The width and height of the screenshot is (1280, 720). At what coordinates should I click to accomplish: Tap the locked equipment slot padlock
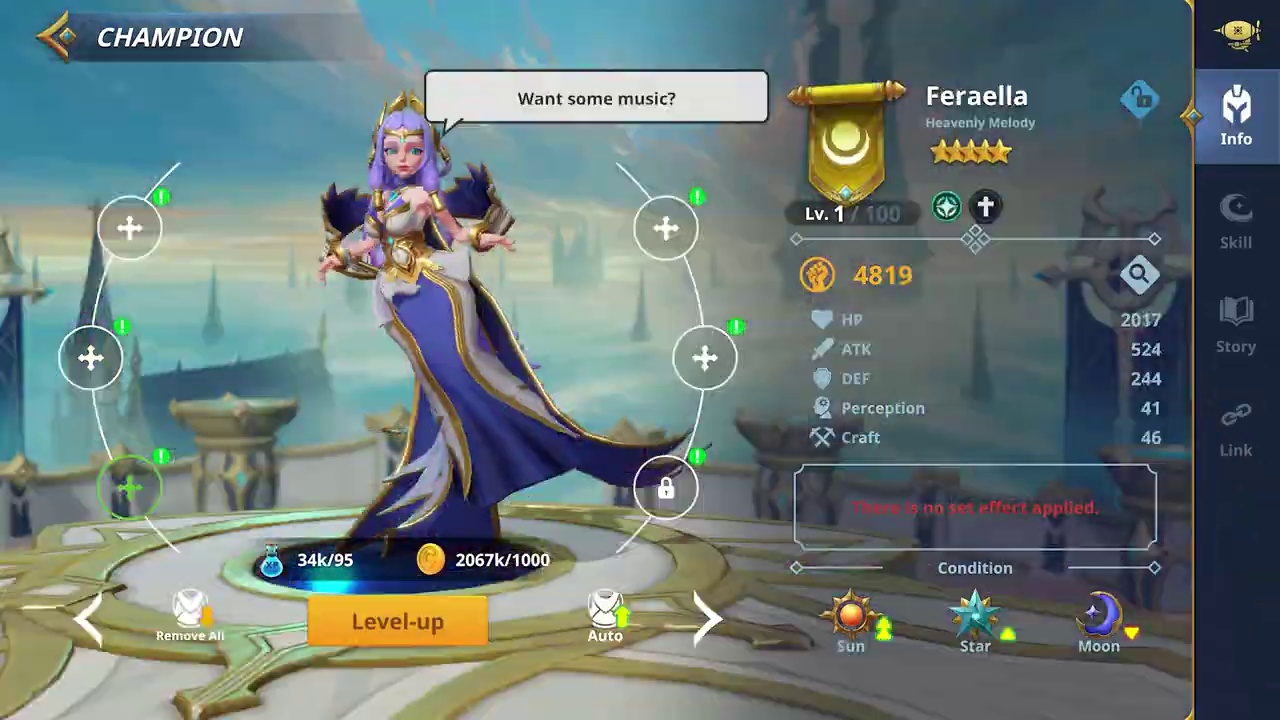tap(665, 488)
